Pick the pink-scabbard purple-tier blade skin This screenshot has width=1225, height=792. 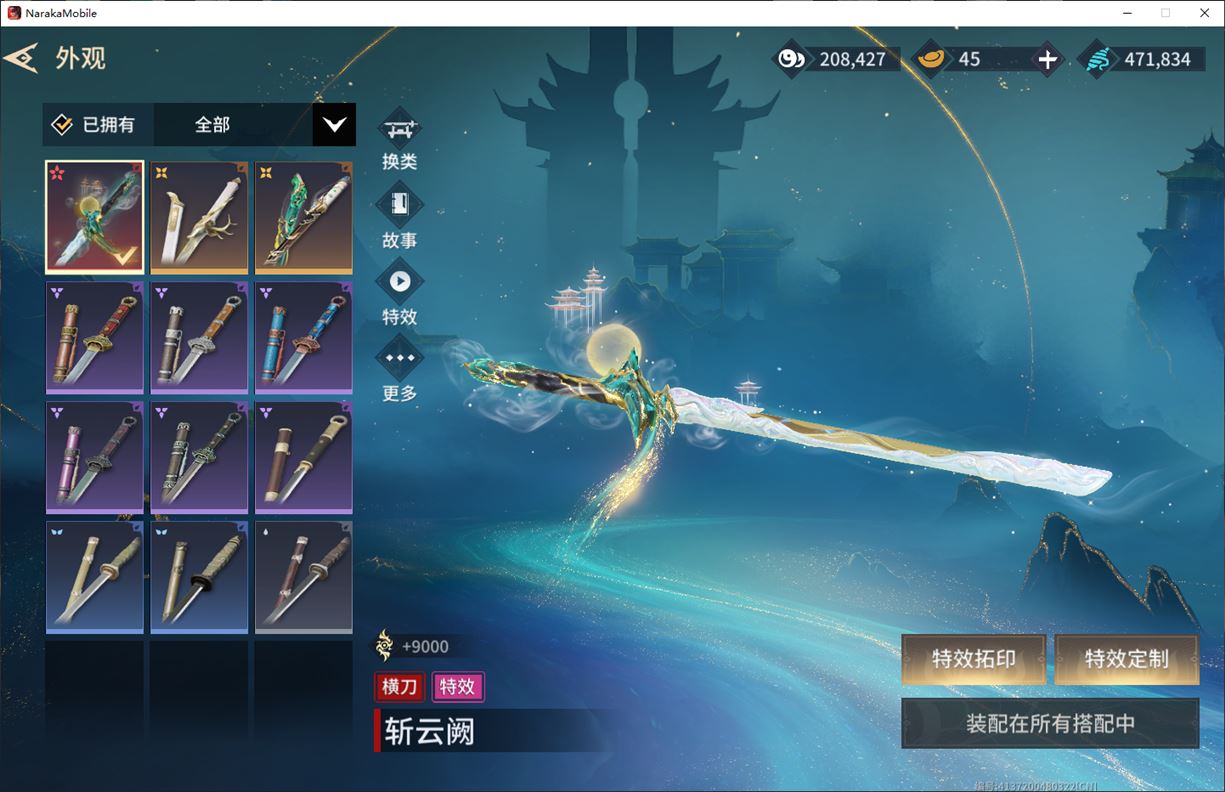pyautogui.click(x=95, y=457)
